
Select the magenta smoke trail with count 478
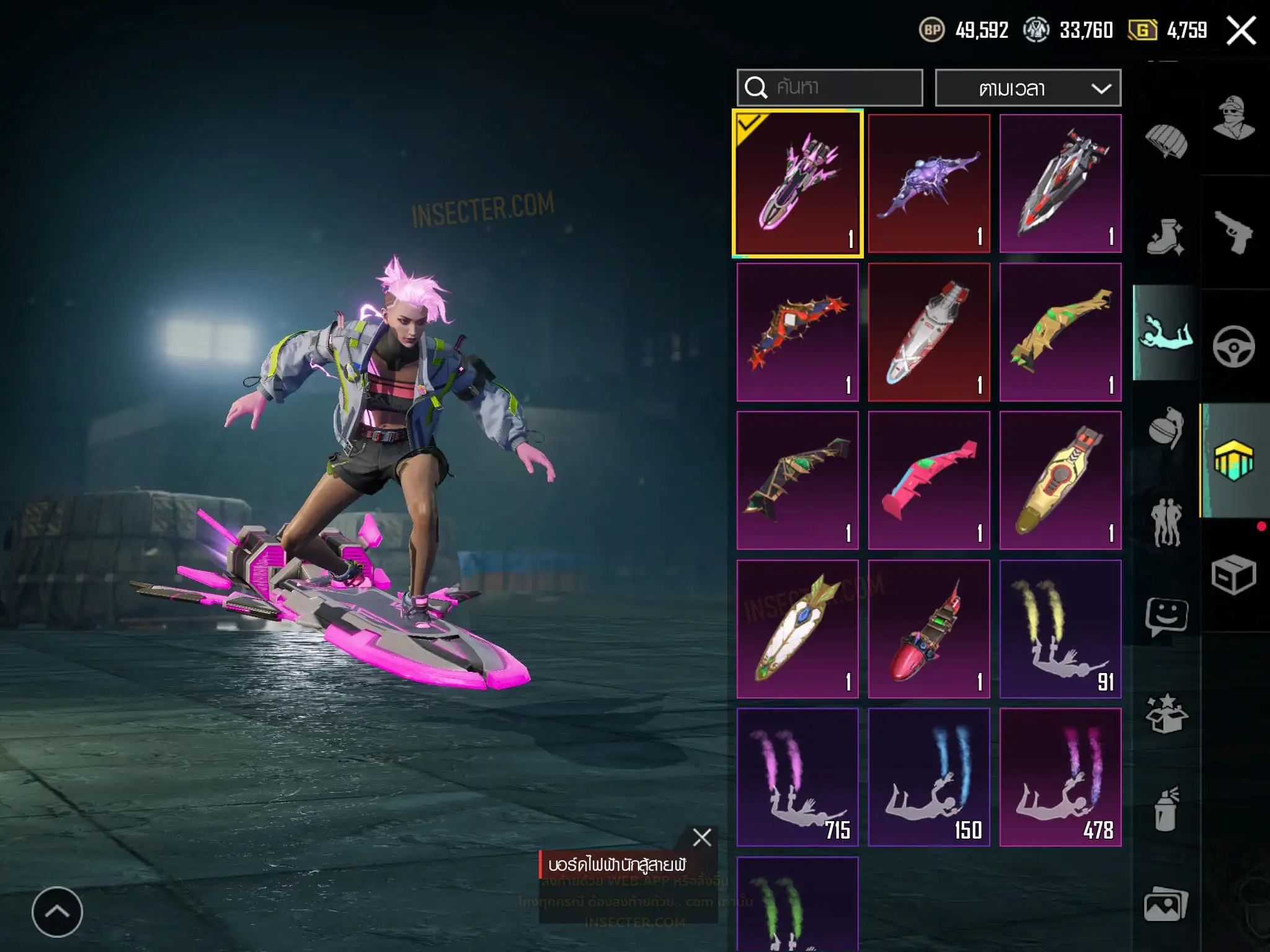pyautogui.click(x=1060, y=777)
